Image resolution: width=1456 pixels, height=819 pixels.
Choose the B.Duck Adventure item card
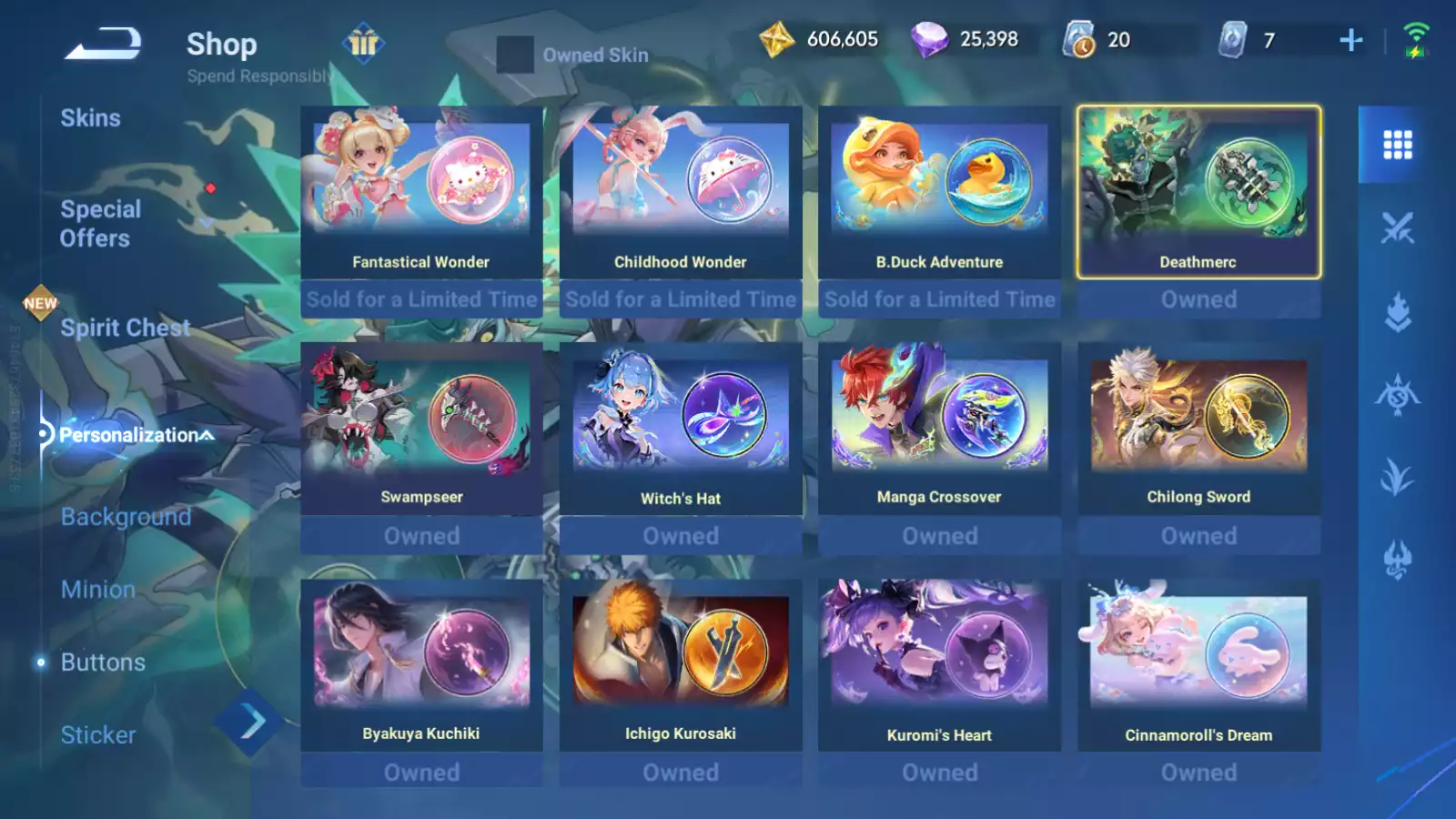click(x=939, y=193)
